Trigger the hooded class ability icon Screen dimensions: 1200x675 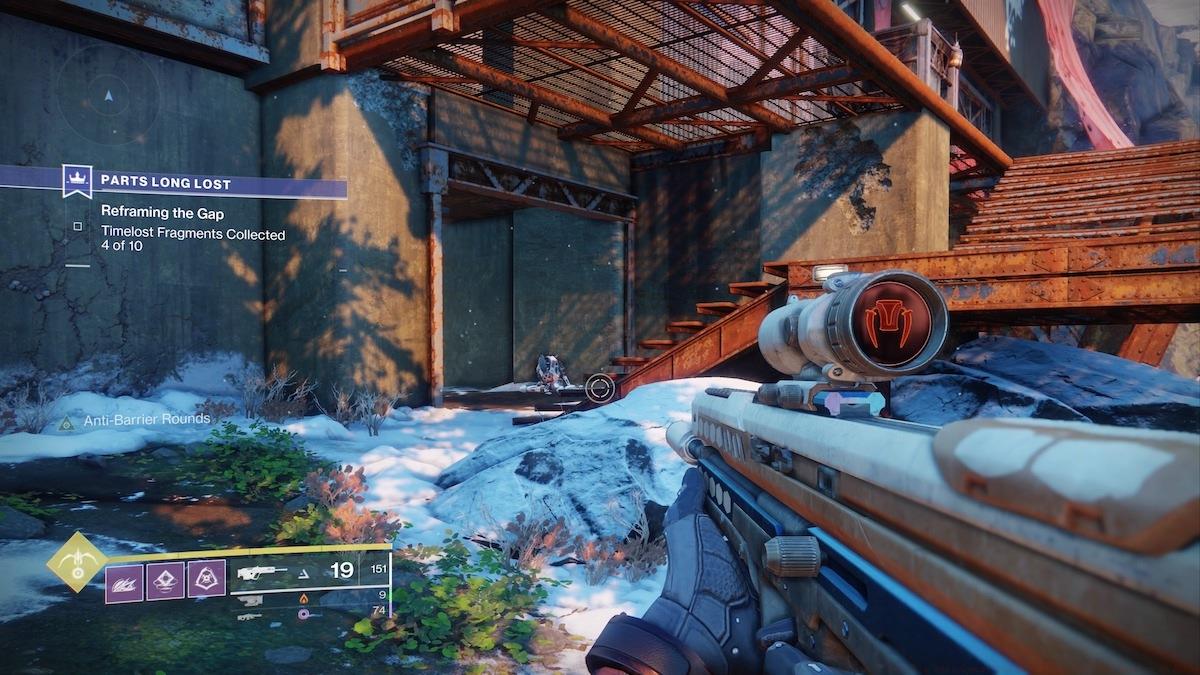pos(206,579)
